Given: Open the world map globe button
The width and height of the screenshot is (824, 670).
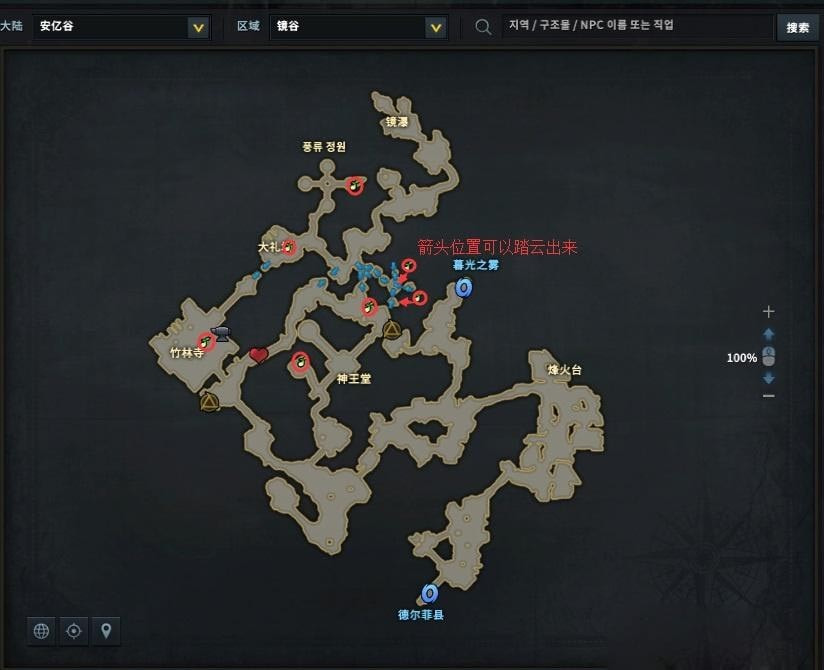Looking at the screenshot, I should pos(41,631).
